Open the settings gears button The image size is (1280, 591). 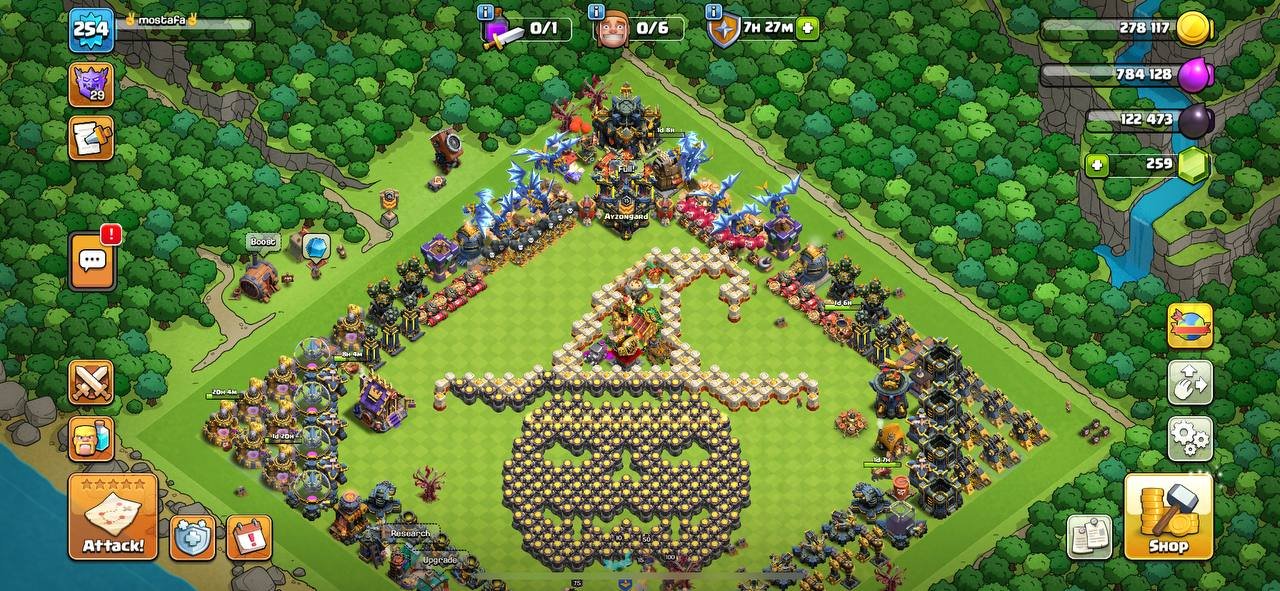[x=1190, y=437]
